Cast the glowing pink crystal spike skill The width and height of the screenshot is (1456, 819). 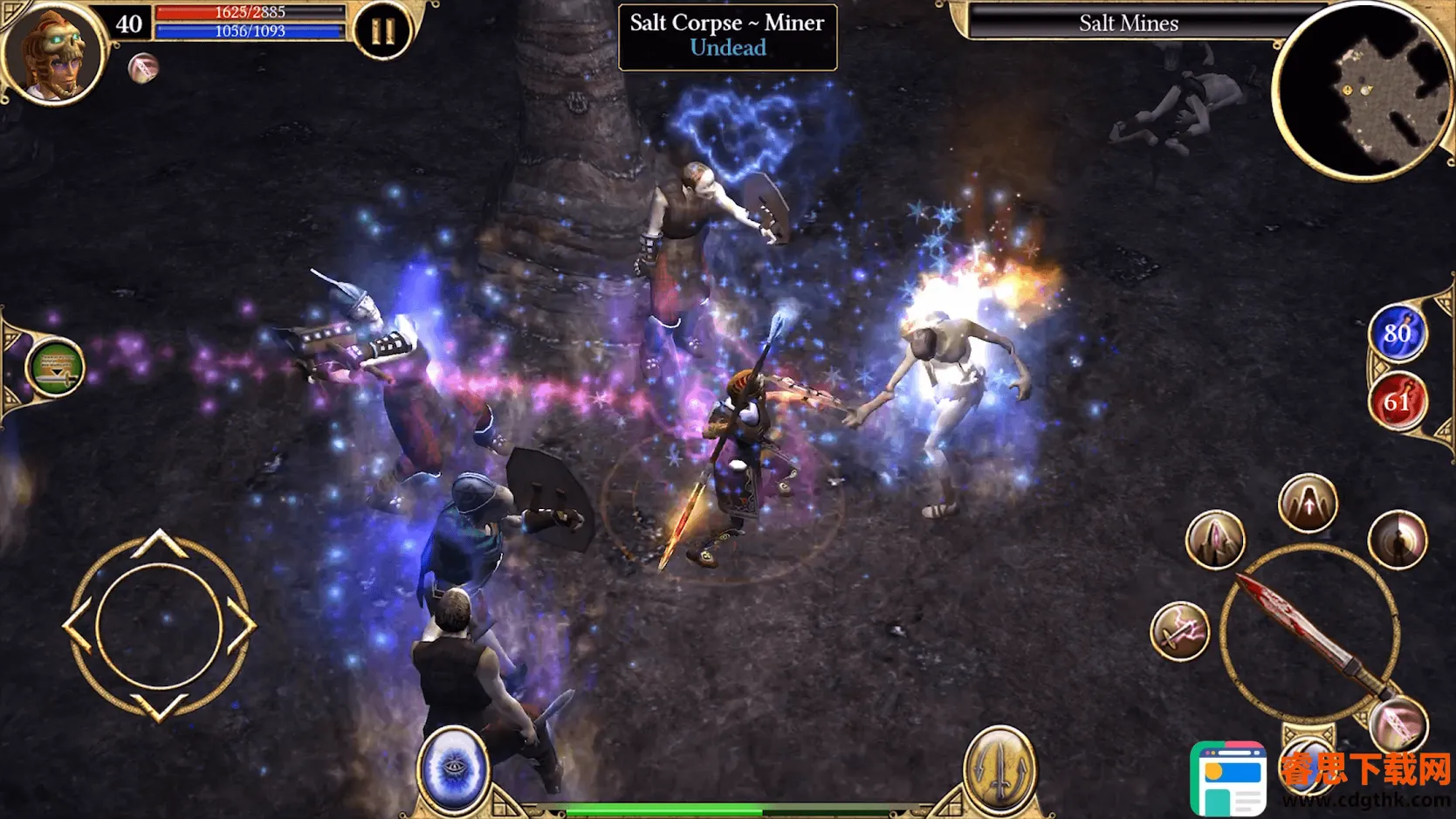1215,540
